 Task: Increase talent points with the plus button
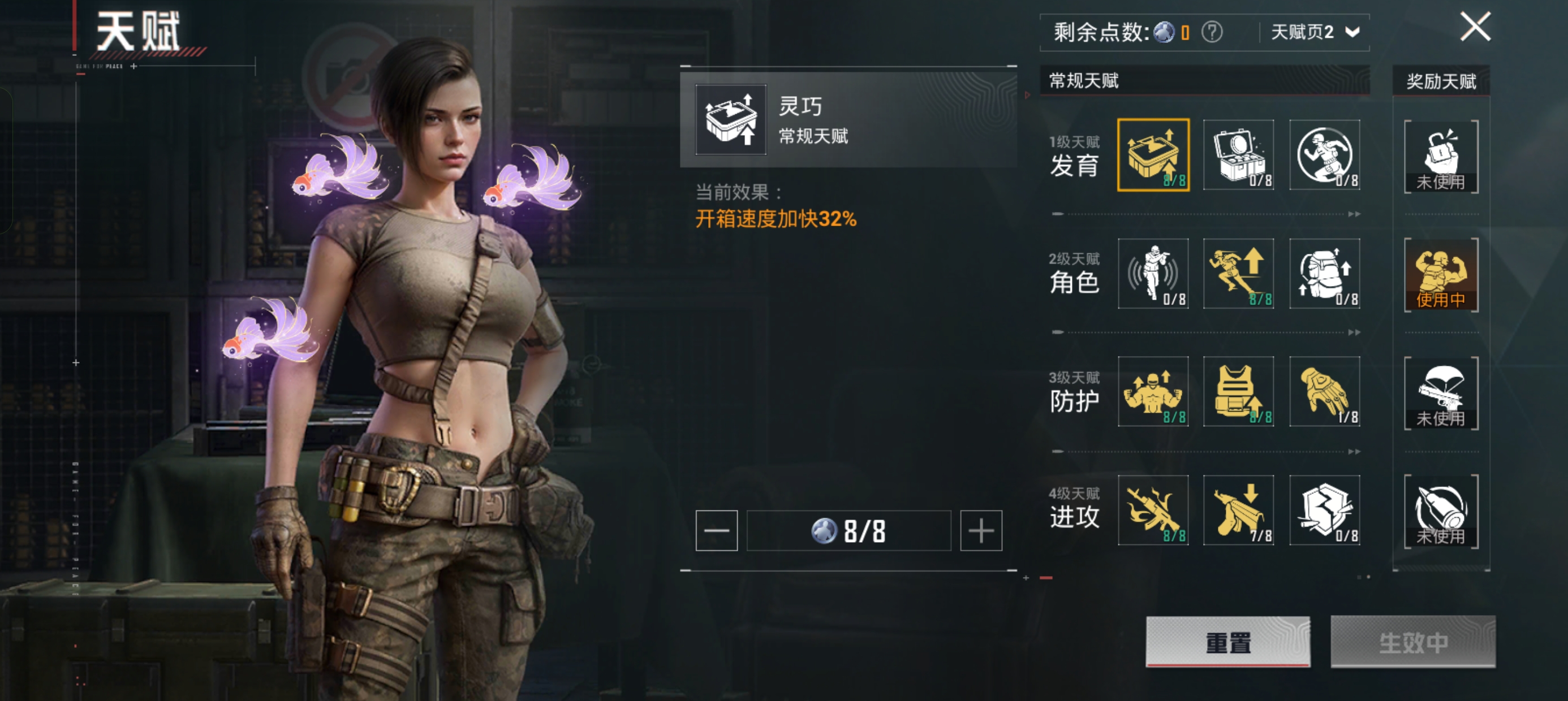click(x=981, y=531)
